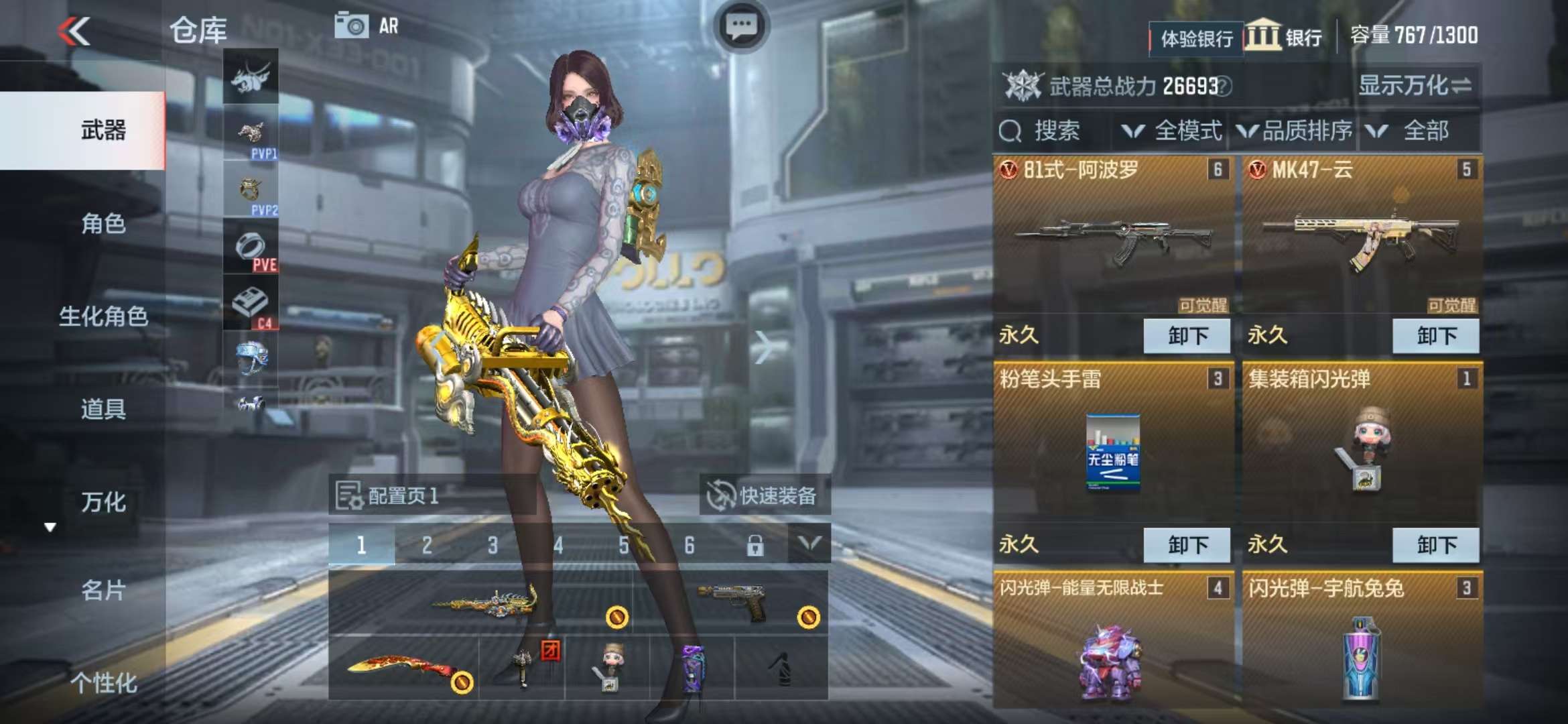1568x724 pixels.
Task: Open the 生化角色 category
Action: tap(103, 316)
